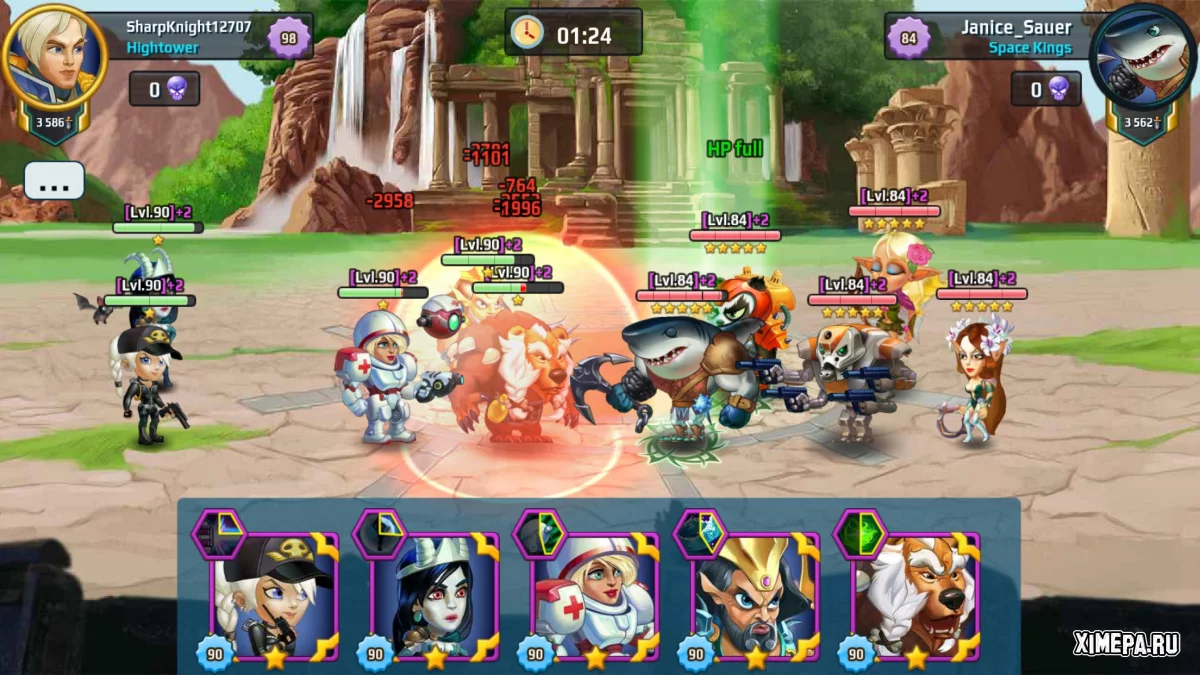View SharpKnight12707's player avatar
The width and height of the screenshot is (1200, 675).
click(54, 58)
